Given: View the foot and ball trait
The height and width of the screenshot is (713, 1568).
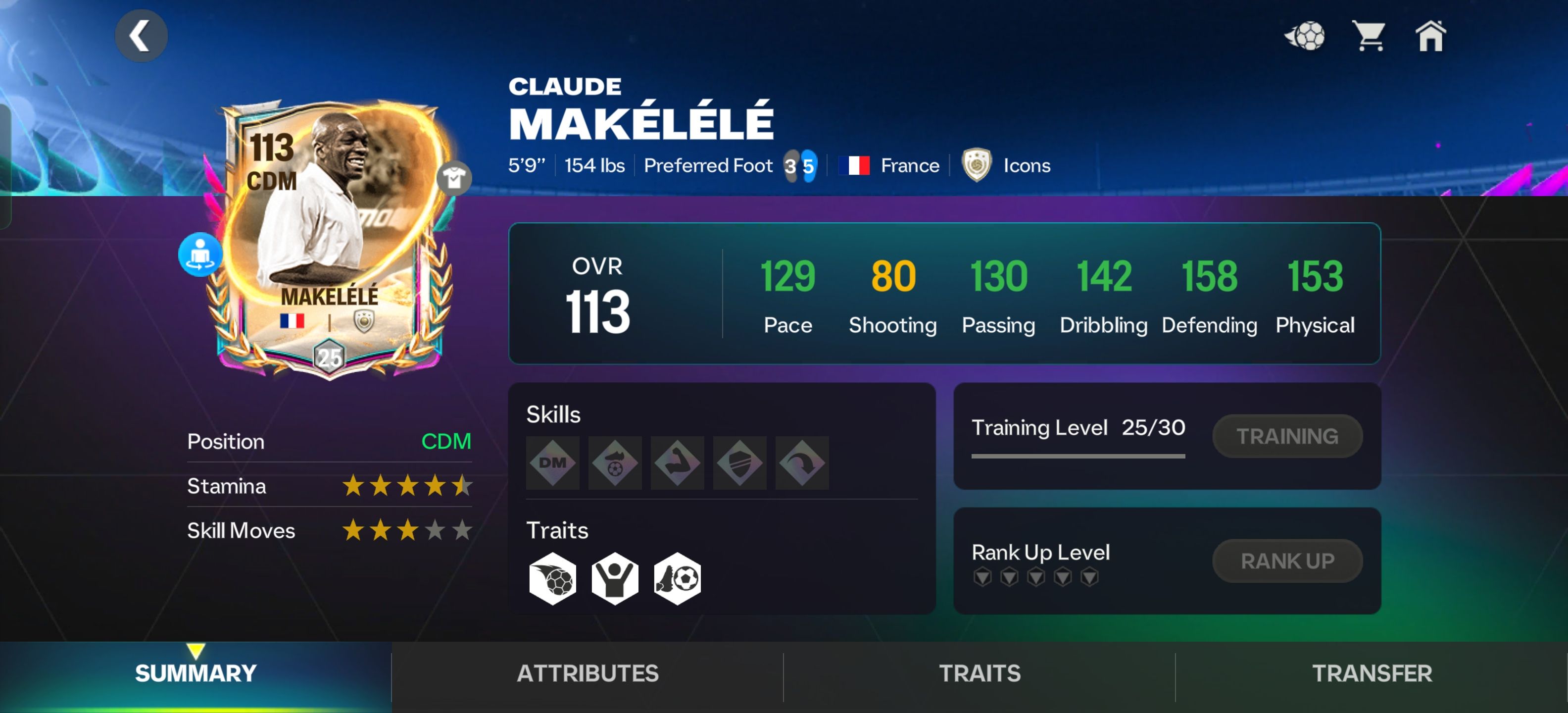Looking at the screenshot, I should (x=678, y=578).
